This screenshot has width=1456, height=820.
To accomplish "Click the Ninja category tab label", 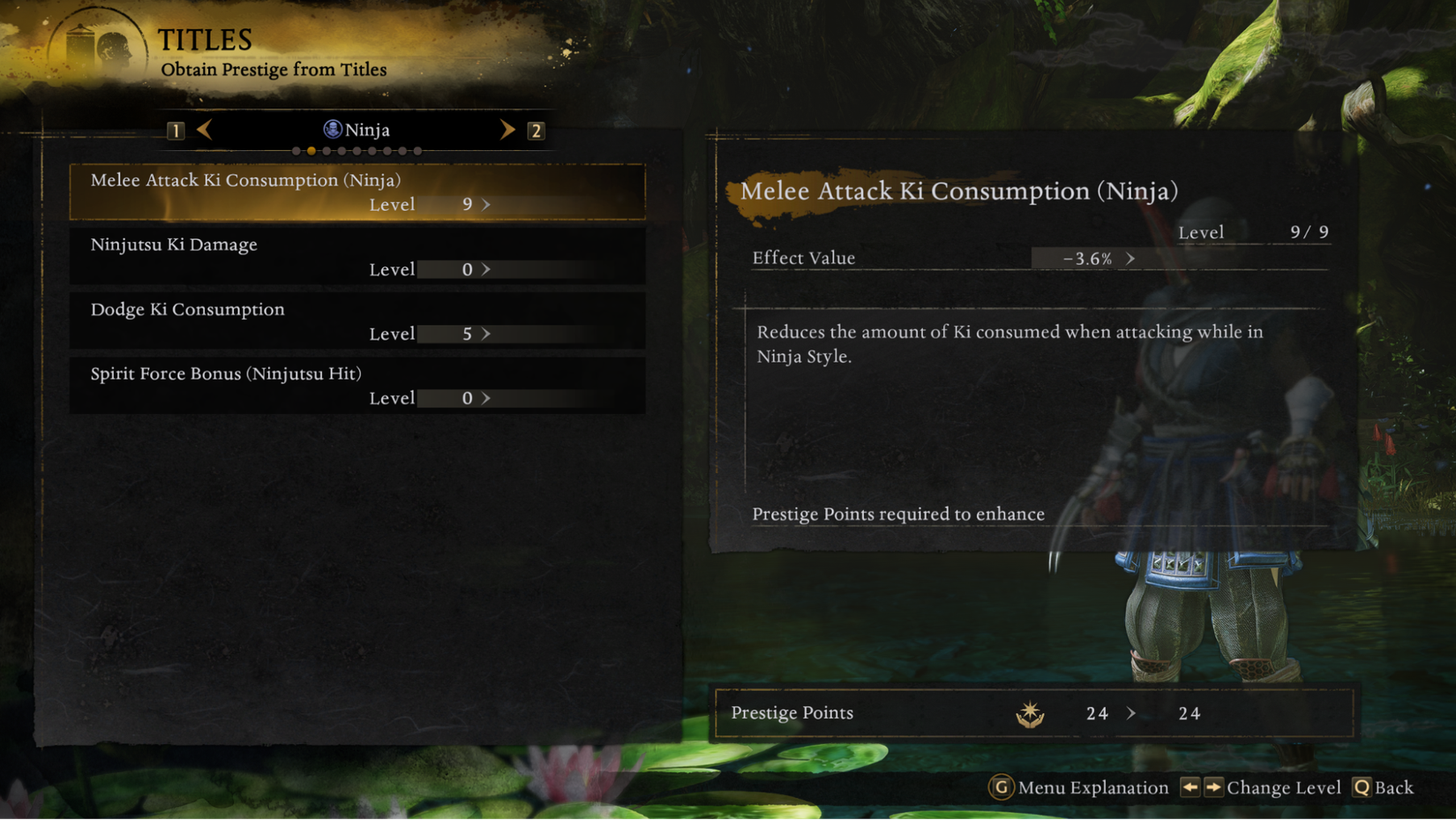I will point(357,130).
